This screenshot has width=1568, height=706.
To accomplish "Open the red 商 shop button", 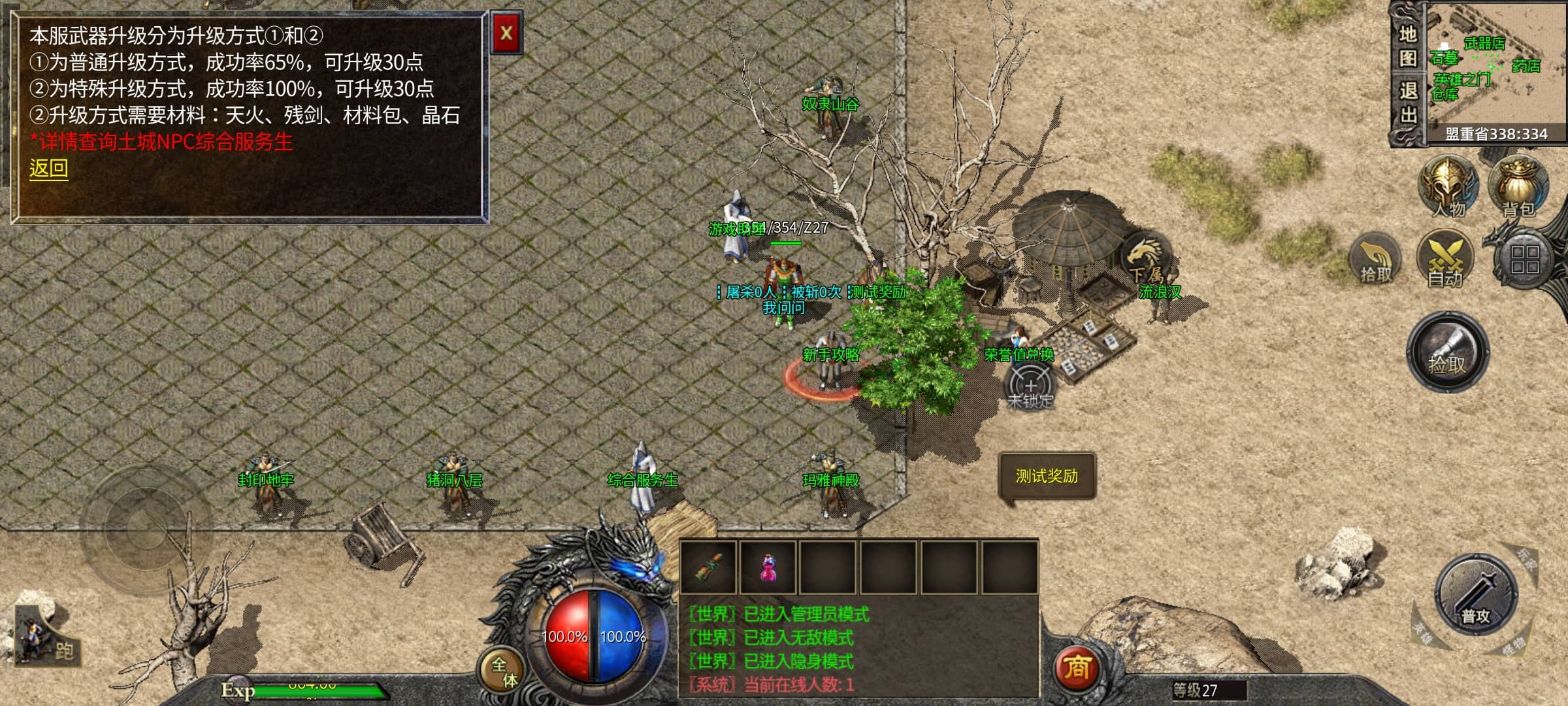I will [x=1076, y=667].
